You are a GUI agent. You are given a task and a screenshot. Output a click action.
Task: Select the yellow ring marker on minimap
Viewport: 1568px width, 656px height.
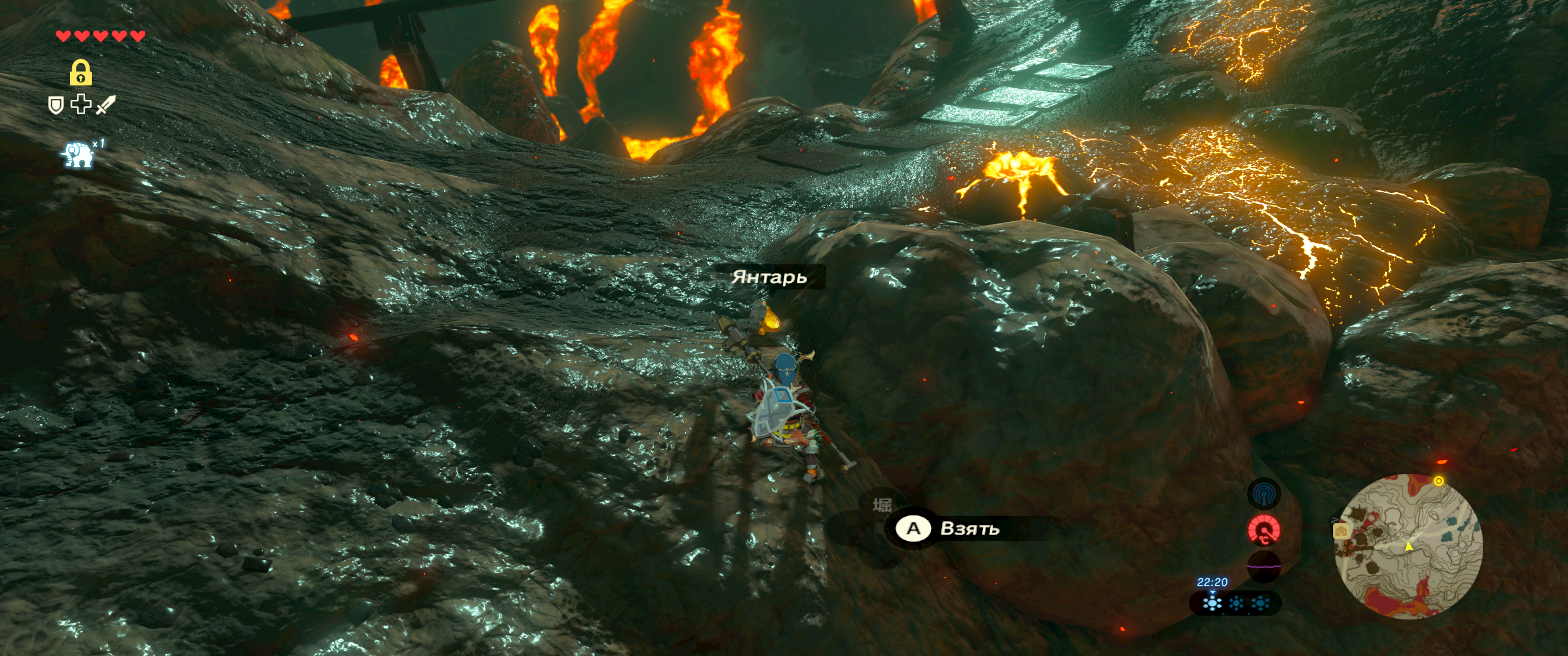(x=1439, y=482)
